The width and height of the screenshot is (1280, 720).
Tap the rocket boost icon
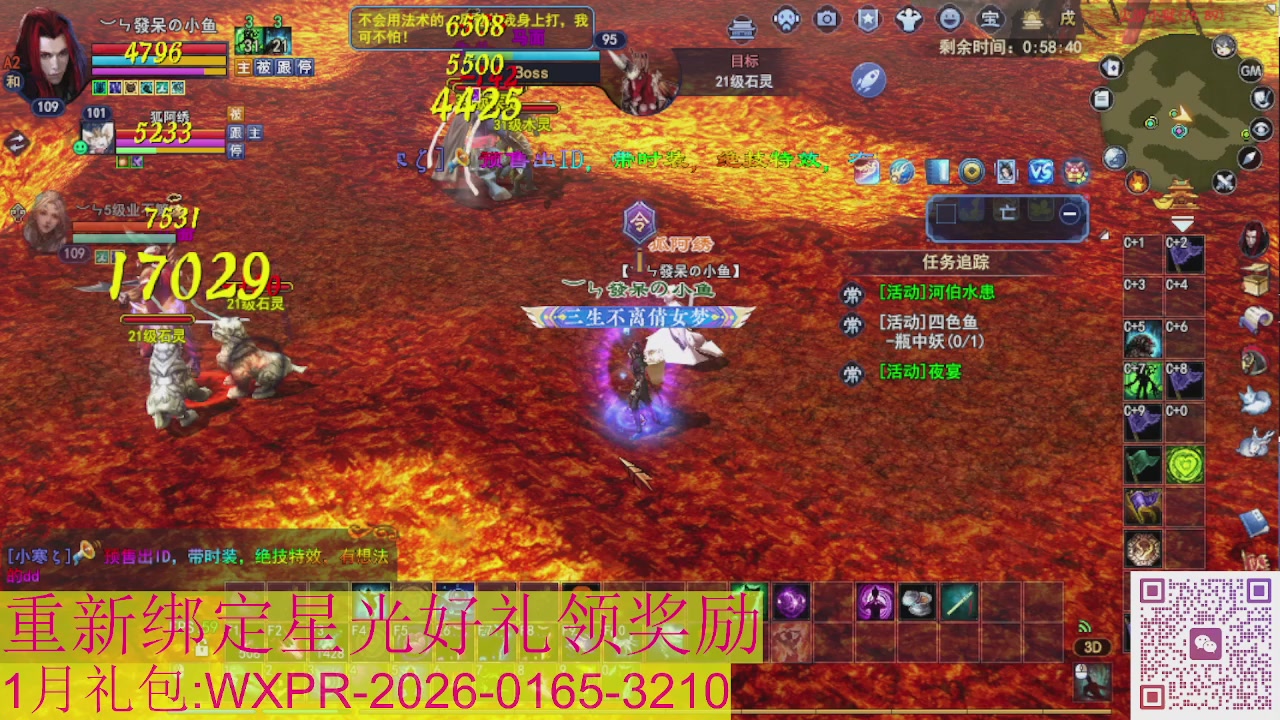(x=868, y=80)
